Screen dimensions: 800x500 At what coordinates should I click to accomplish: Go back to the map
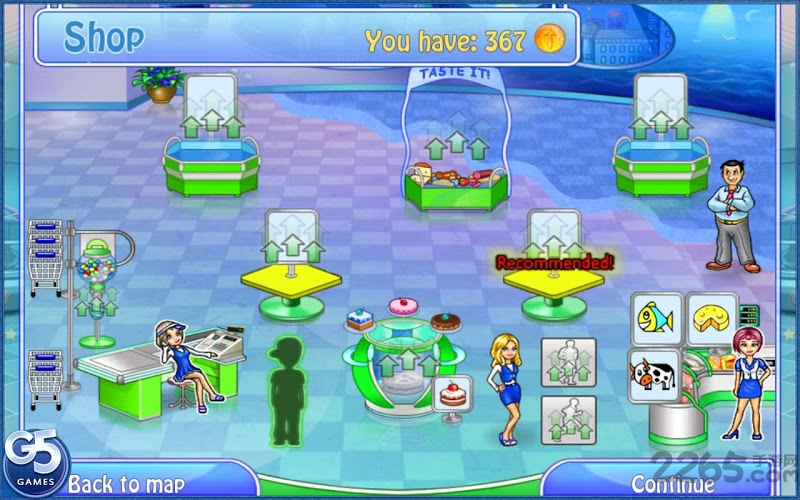coord(125,484)
